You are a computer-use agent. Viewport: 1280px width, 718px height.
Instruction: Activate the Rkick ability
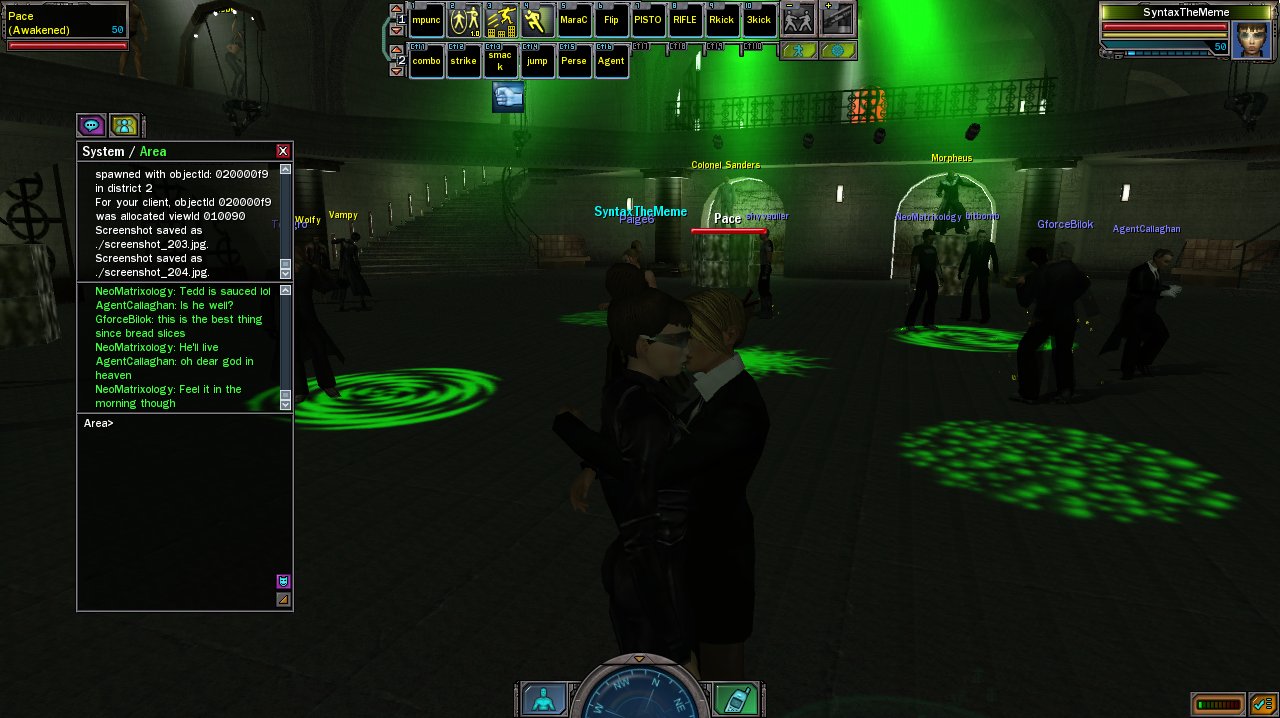tap(722, 20)
